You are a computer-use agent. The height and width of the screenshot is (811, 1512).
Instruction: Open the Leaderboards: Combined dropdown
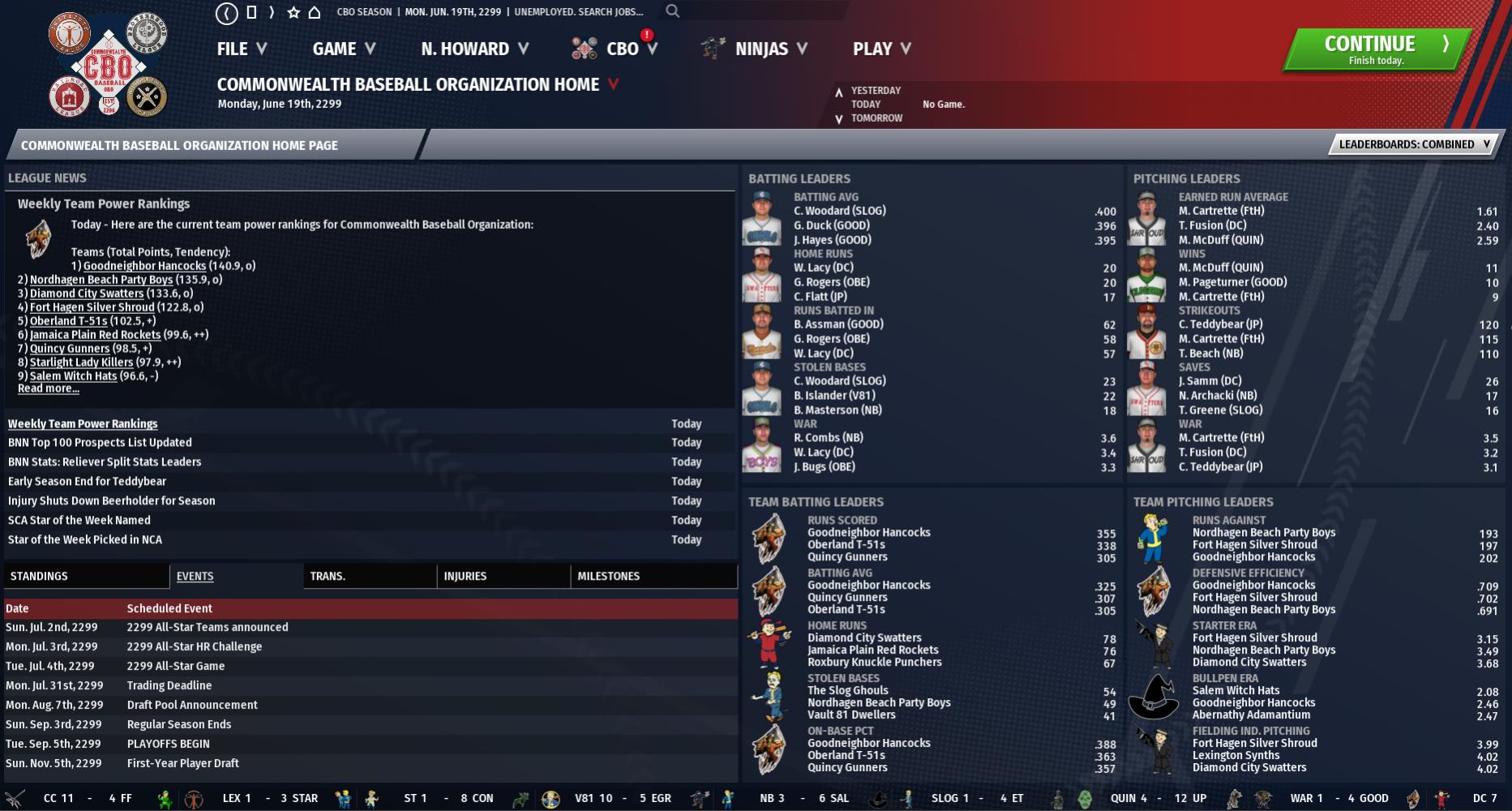1413,144
